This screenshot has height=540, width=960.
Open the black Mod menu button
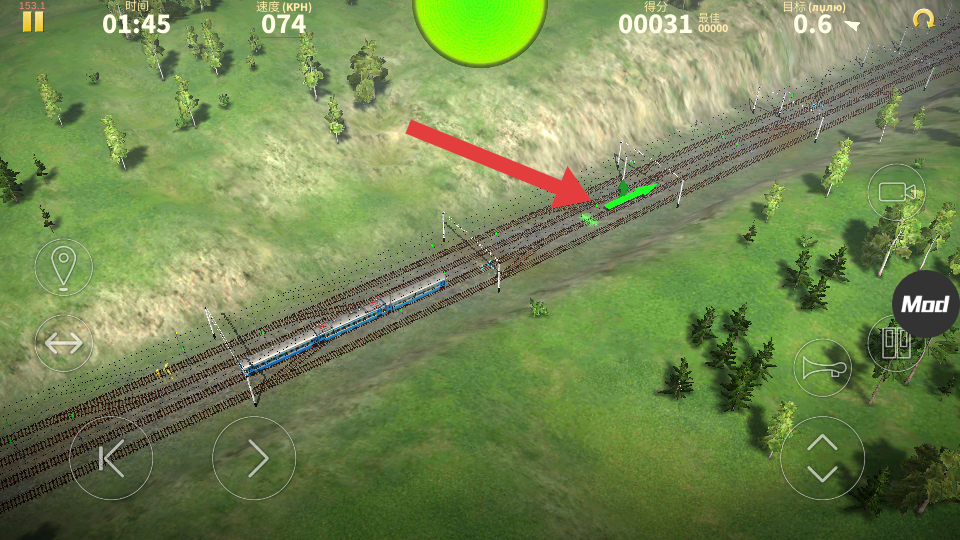click(925, 304)
